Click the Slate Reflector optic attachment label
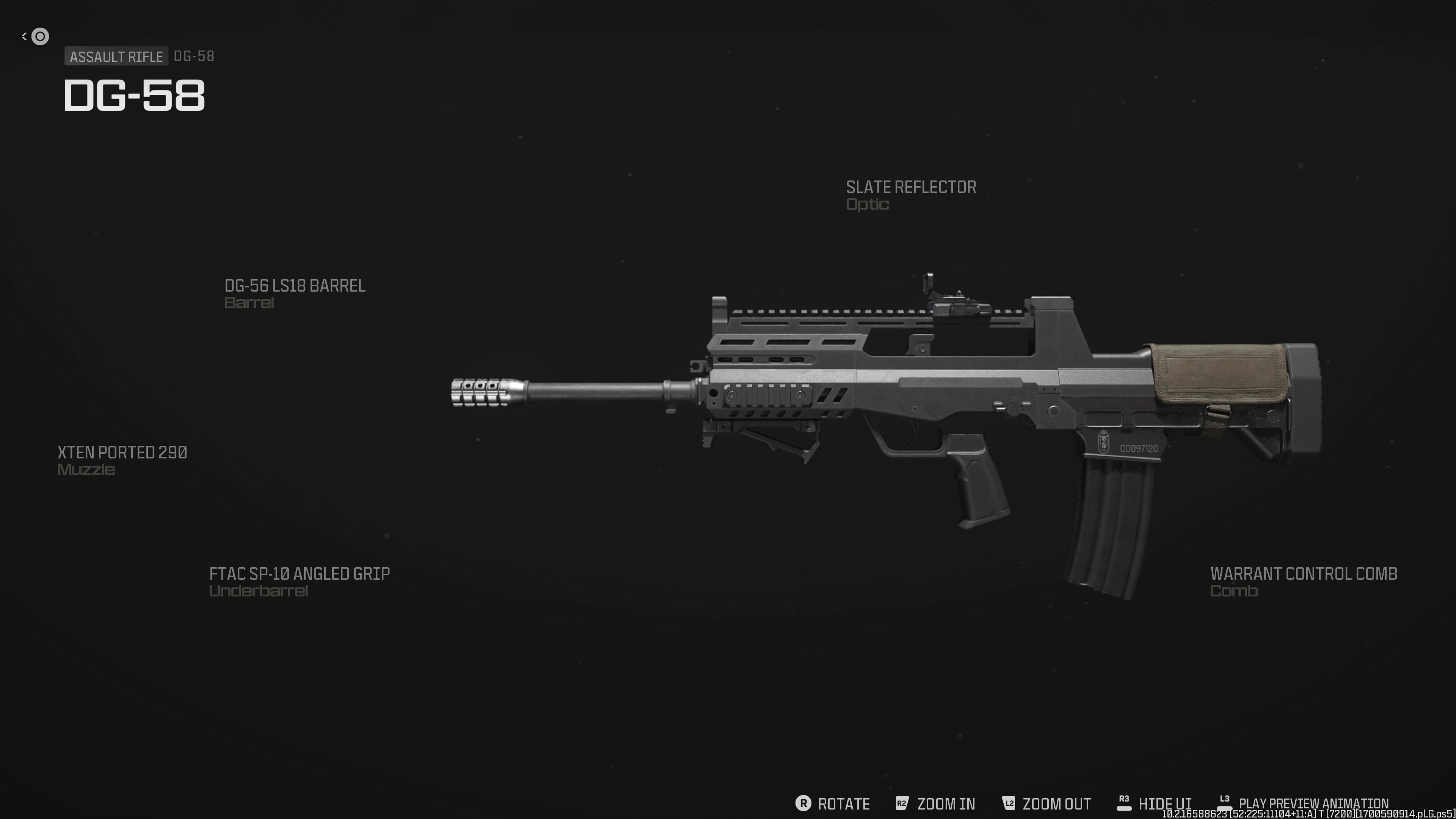The height and width of the screenshot is (819, 1456). [910, 195]
